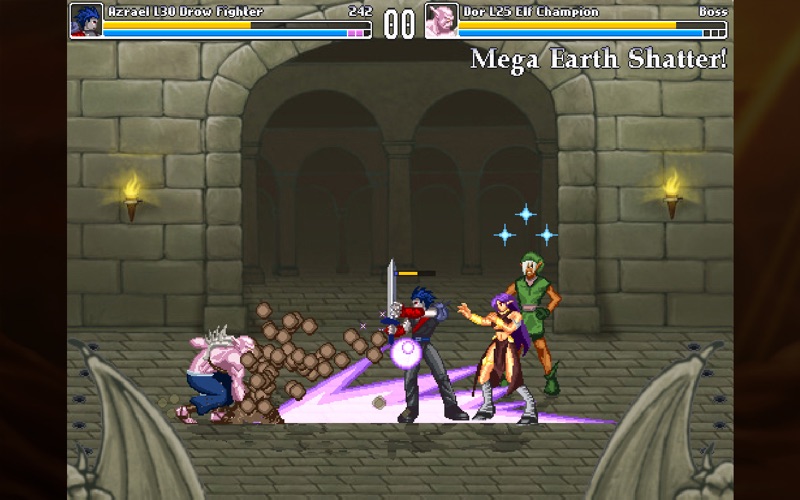800x500 pixels.
Task: Select Dor's Elf Champion boss portrait
Action: (441, 21)
